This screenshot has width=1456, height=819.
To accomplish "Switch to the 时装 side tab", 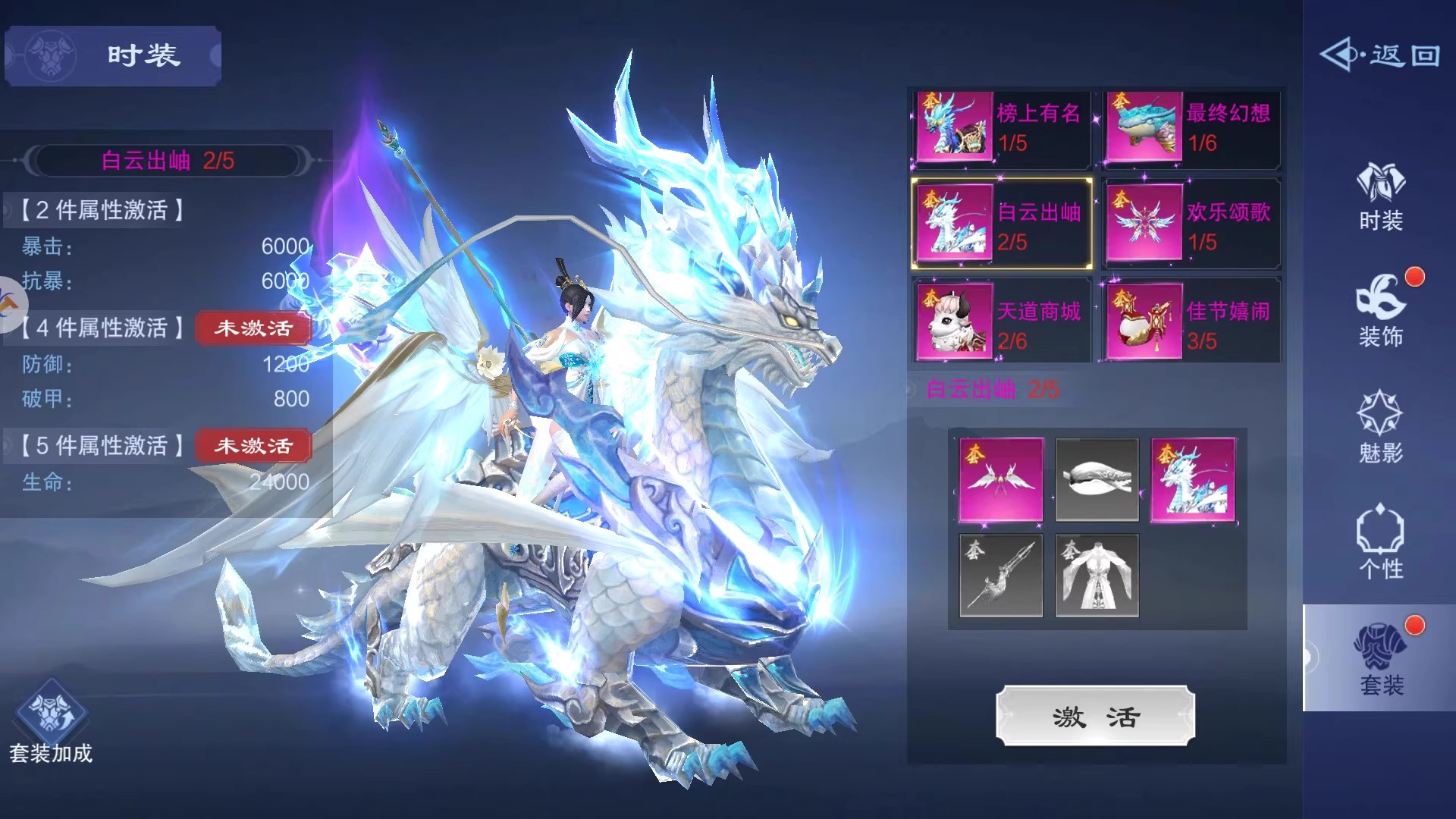I will (x=1380, y=197).
